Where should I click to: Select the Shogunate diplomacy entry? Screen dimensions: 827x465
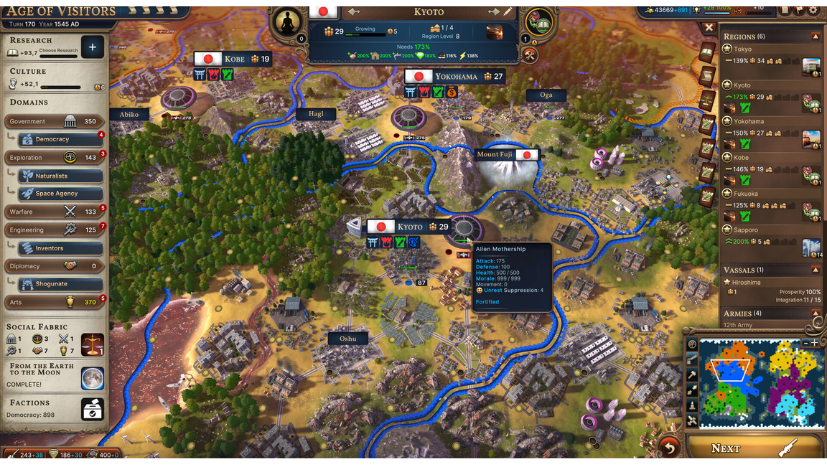tap(60, 283)
